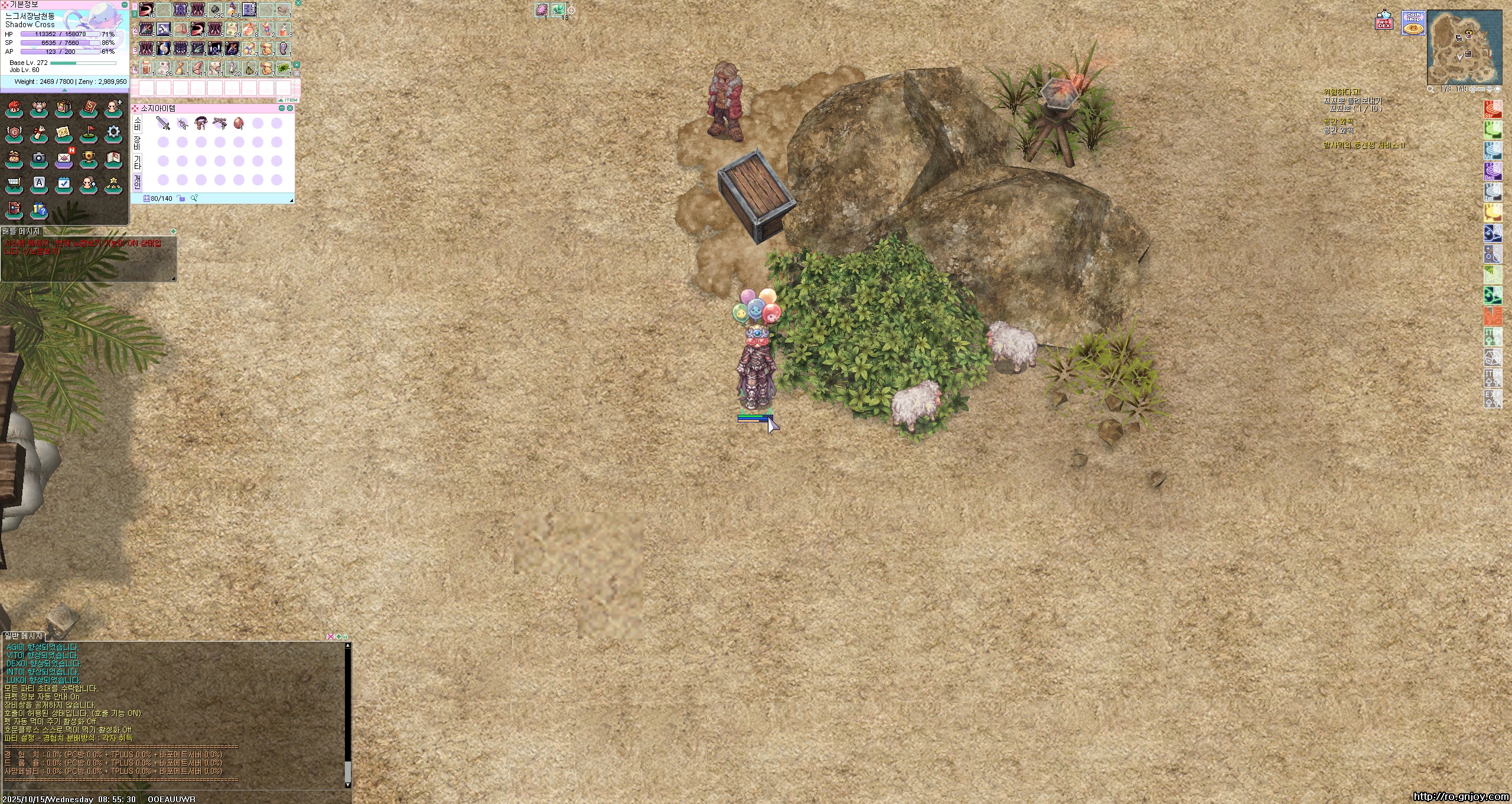Click the minimap's plus zoom button

tap(1473, 89)
